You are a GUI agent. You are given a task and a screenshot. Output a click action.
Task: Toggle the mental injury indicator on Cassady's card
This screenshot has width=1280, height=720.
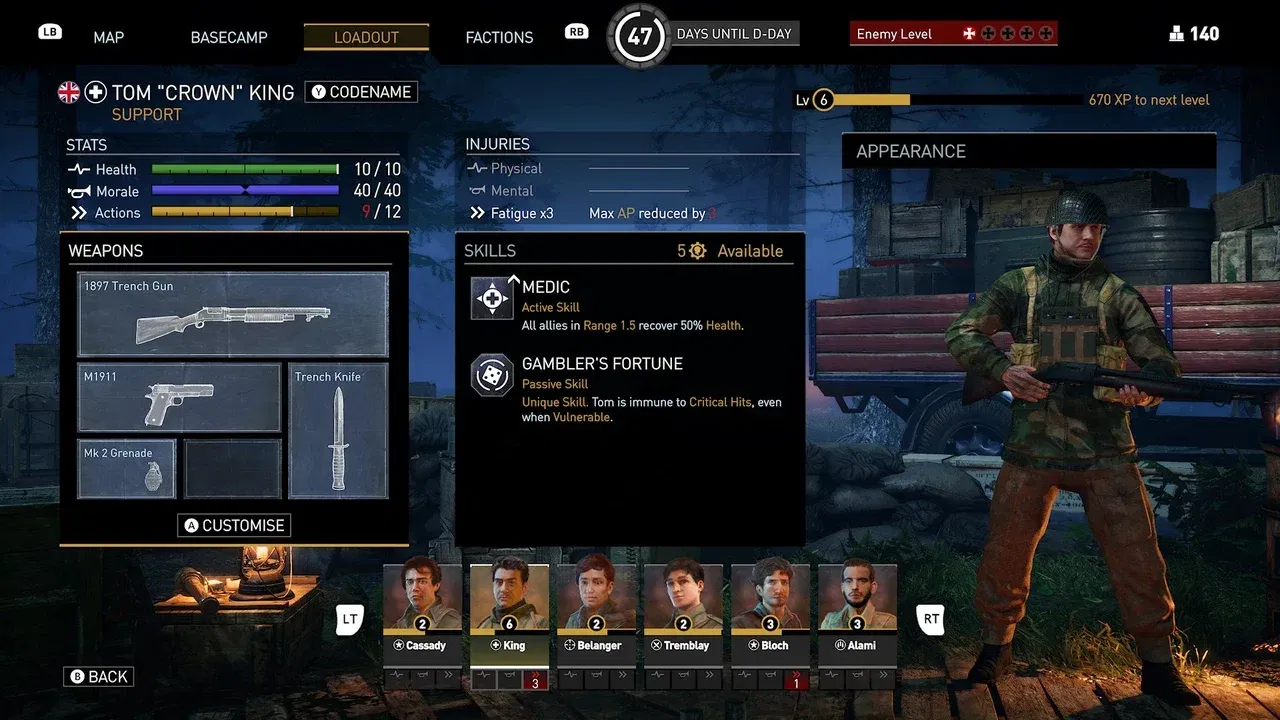tap(420, 680)
